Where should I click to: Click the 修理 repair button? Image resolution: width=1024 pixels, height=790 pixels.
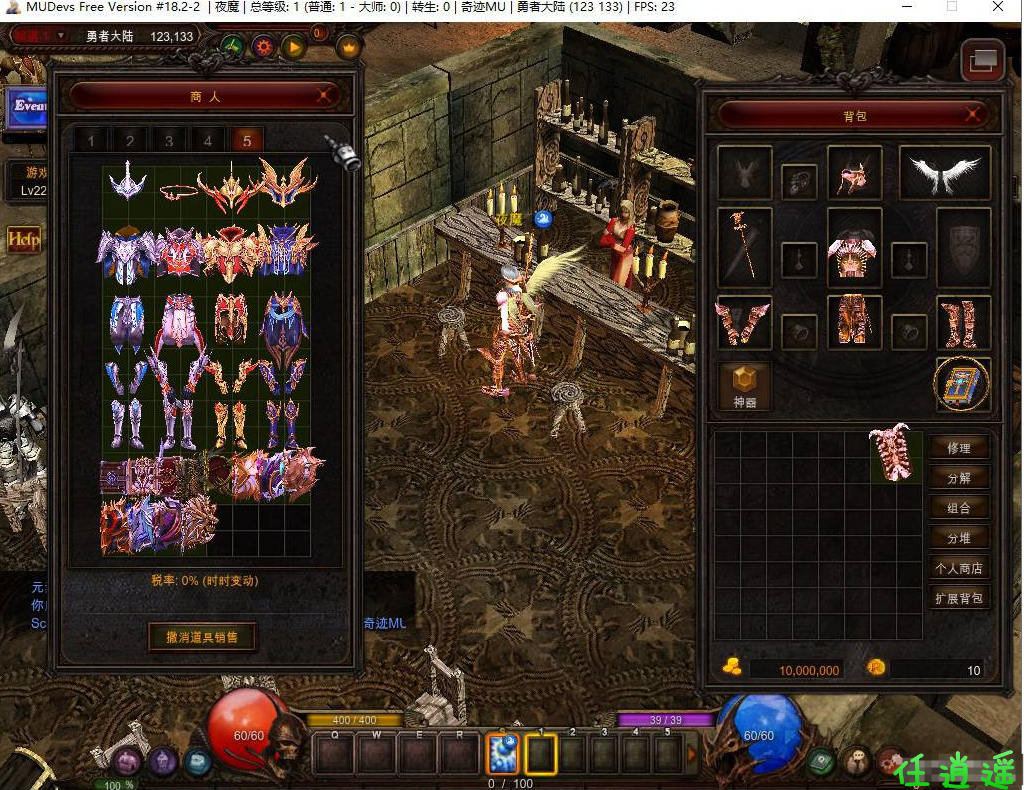pyautogui.click(x=958, y=448)
